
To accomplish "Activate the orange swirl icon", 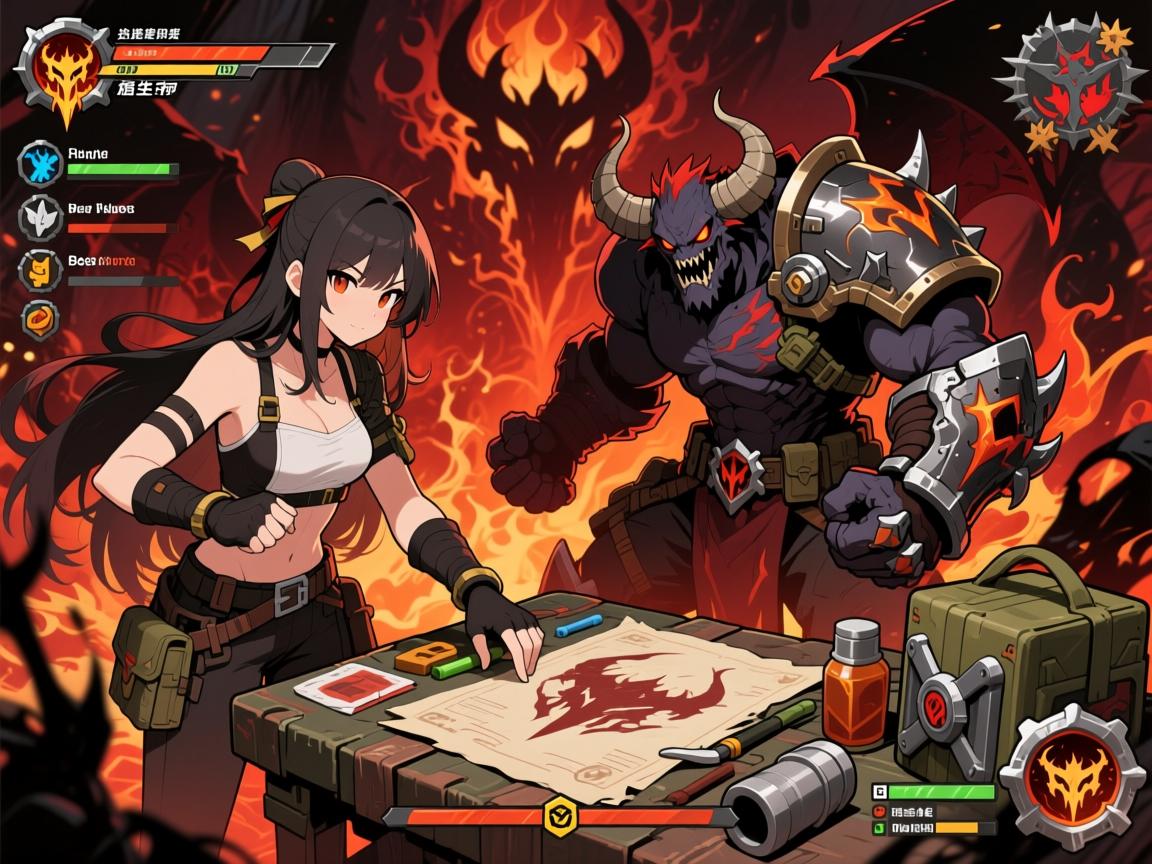I will coord(41,320).
